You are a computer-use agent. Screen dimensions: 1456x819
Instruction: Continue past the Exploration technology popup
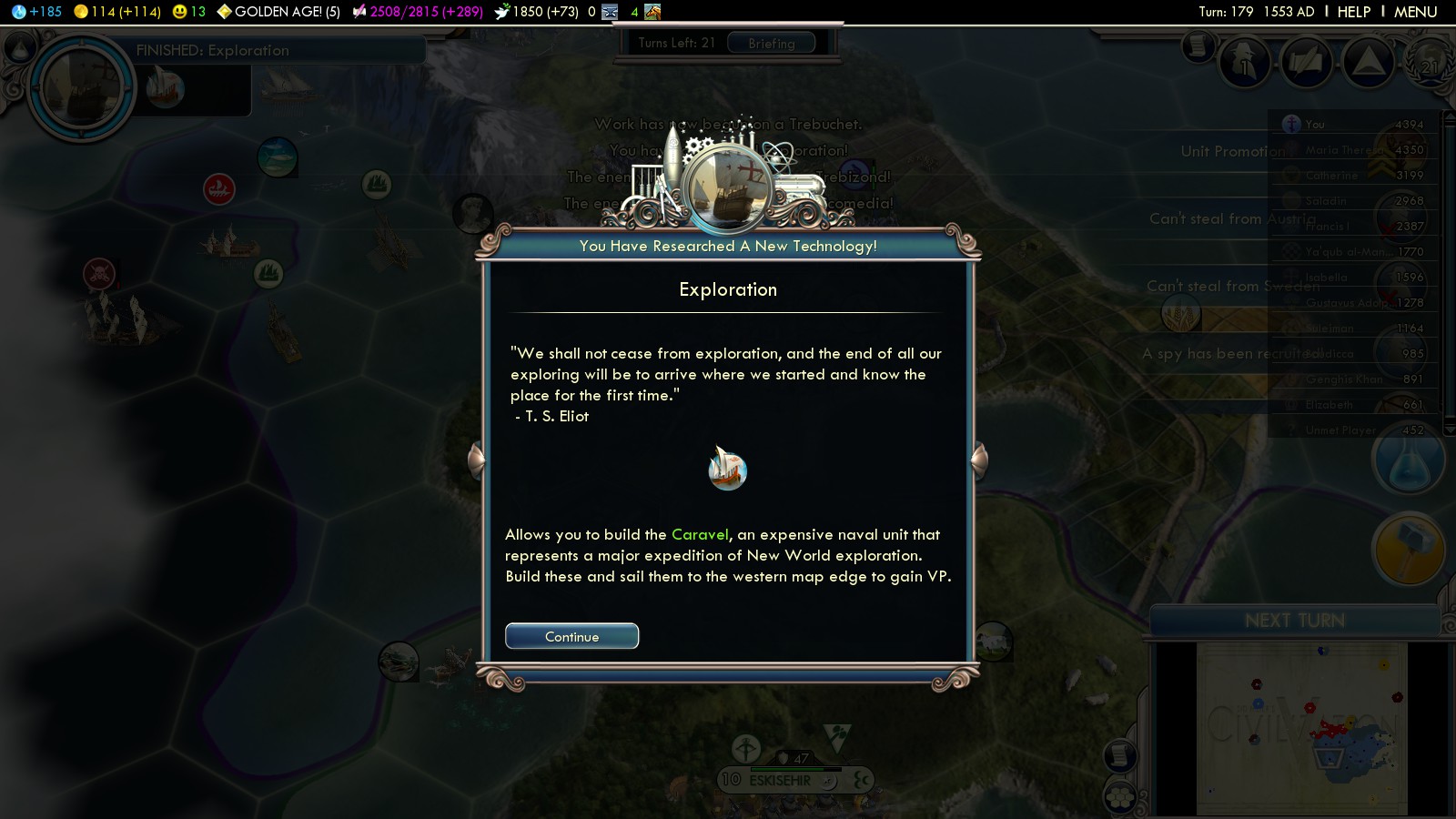click(x=571, y=636)
